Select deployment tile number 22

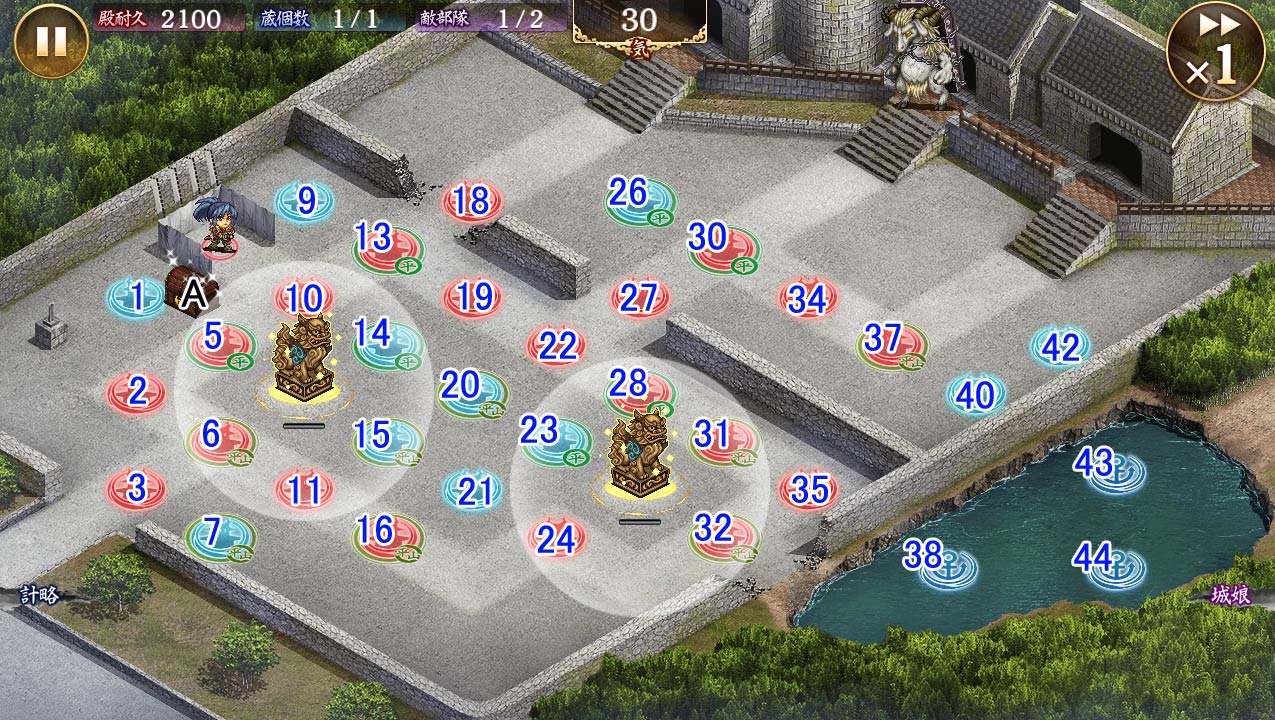coord(557,346)
